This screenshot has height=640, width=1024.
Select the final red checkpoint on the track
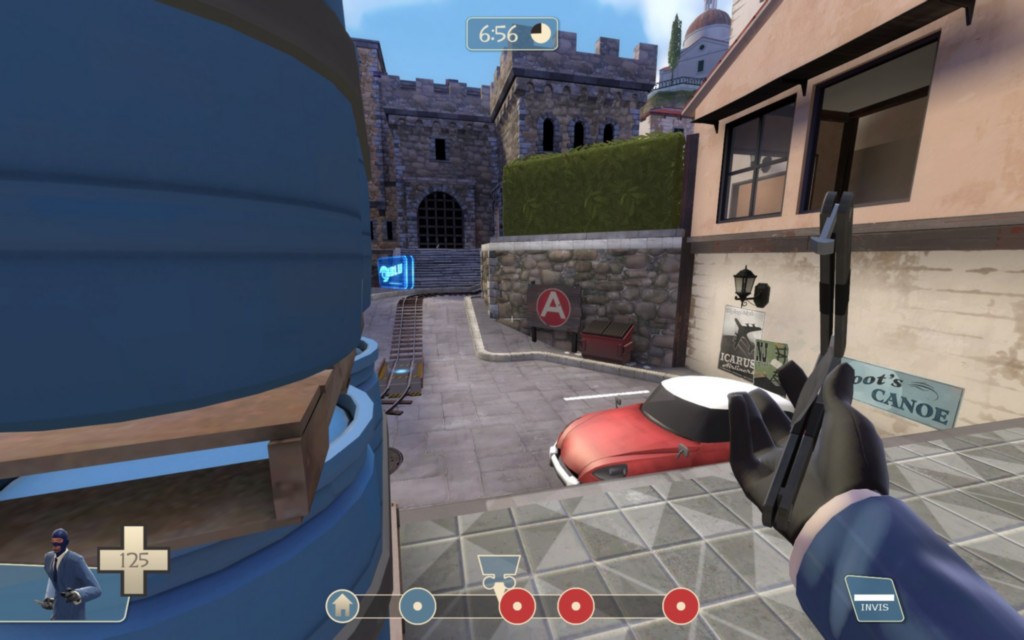point(681,605)
